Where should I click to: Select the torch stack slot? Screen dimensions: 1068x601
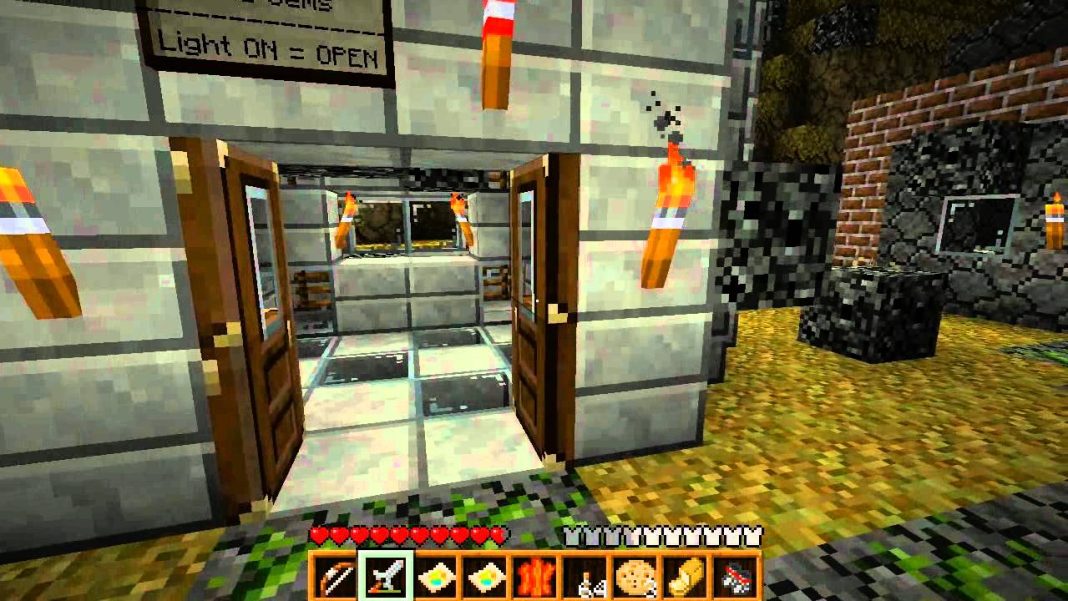coord(584,577)
